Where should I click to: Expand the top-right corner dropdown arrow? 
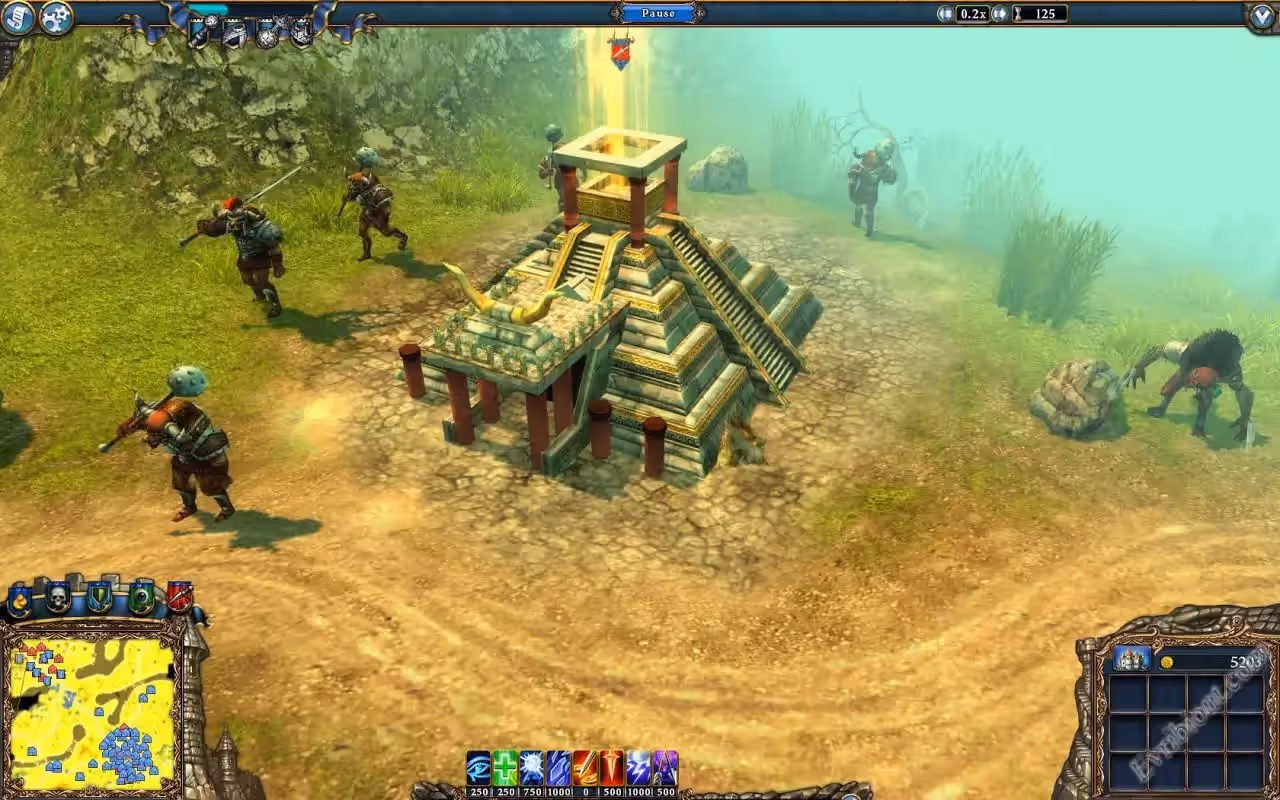[1262, 17]
